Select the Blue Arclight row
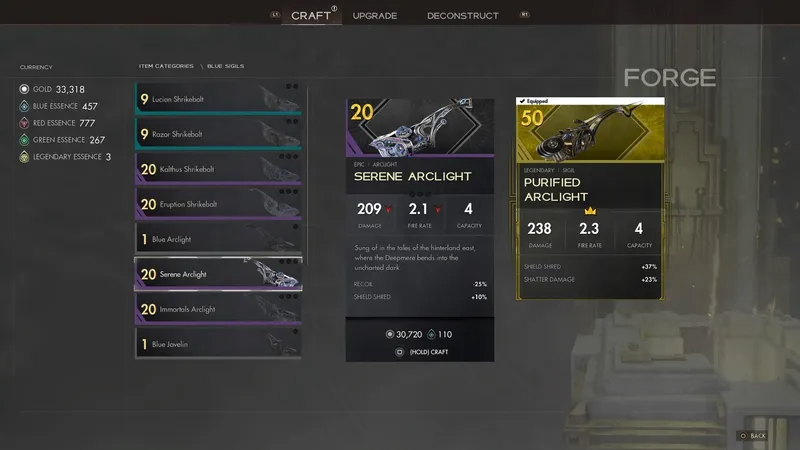The height and width of the screenshot is (450, 800). 220,239
